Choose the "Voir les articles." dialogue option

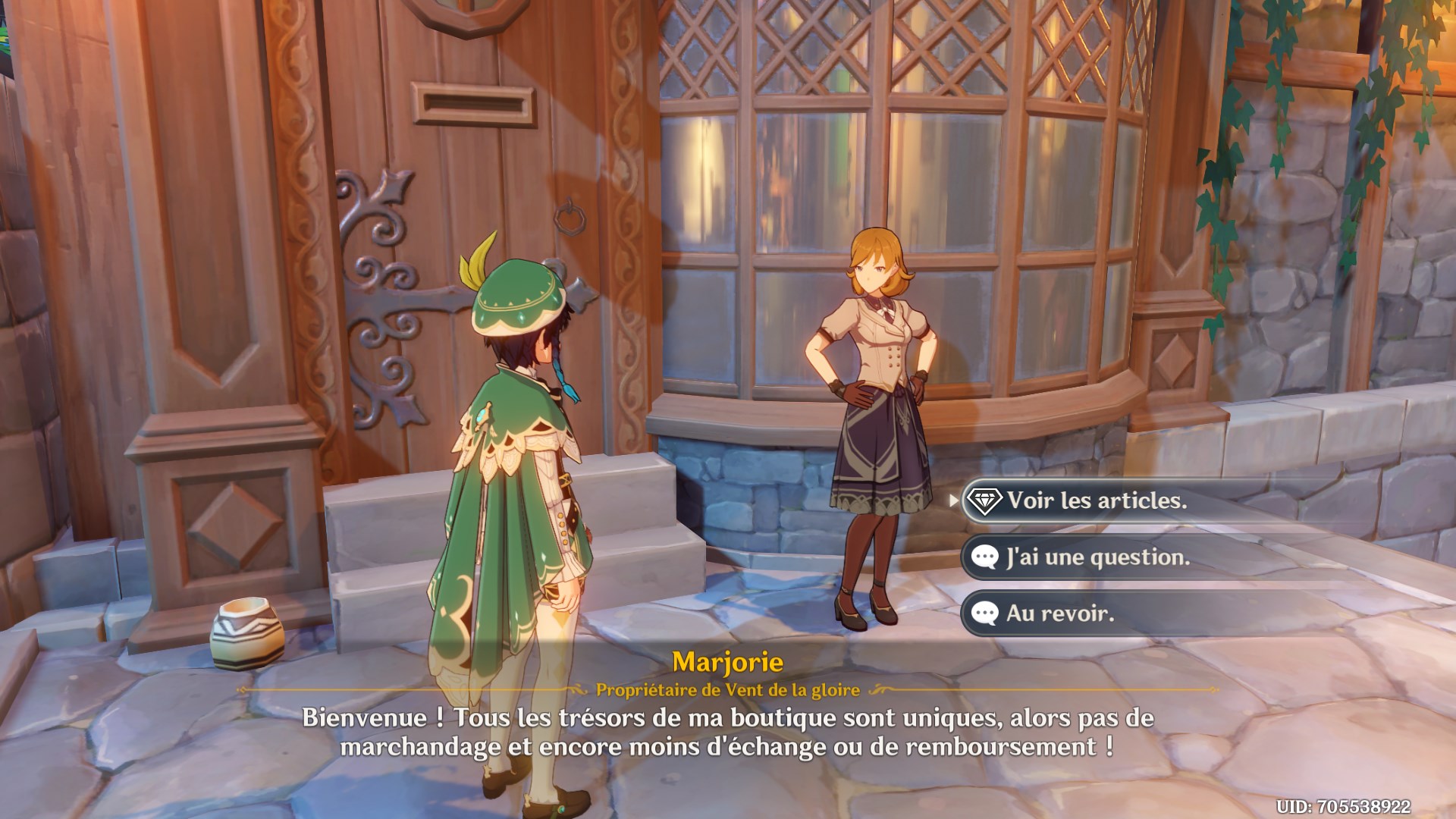pyautogui.click(x=1096, y=500)
